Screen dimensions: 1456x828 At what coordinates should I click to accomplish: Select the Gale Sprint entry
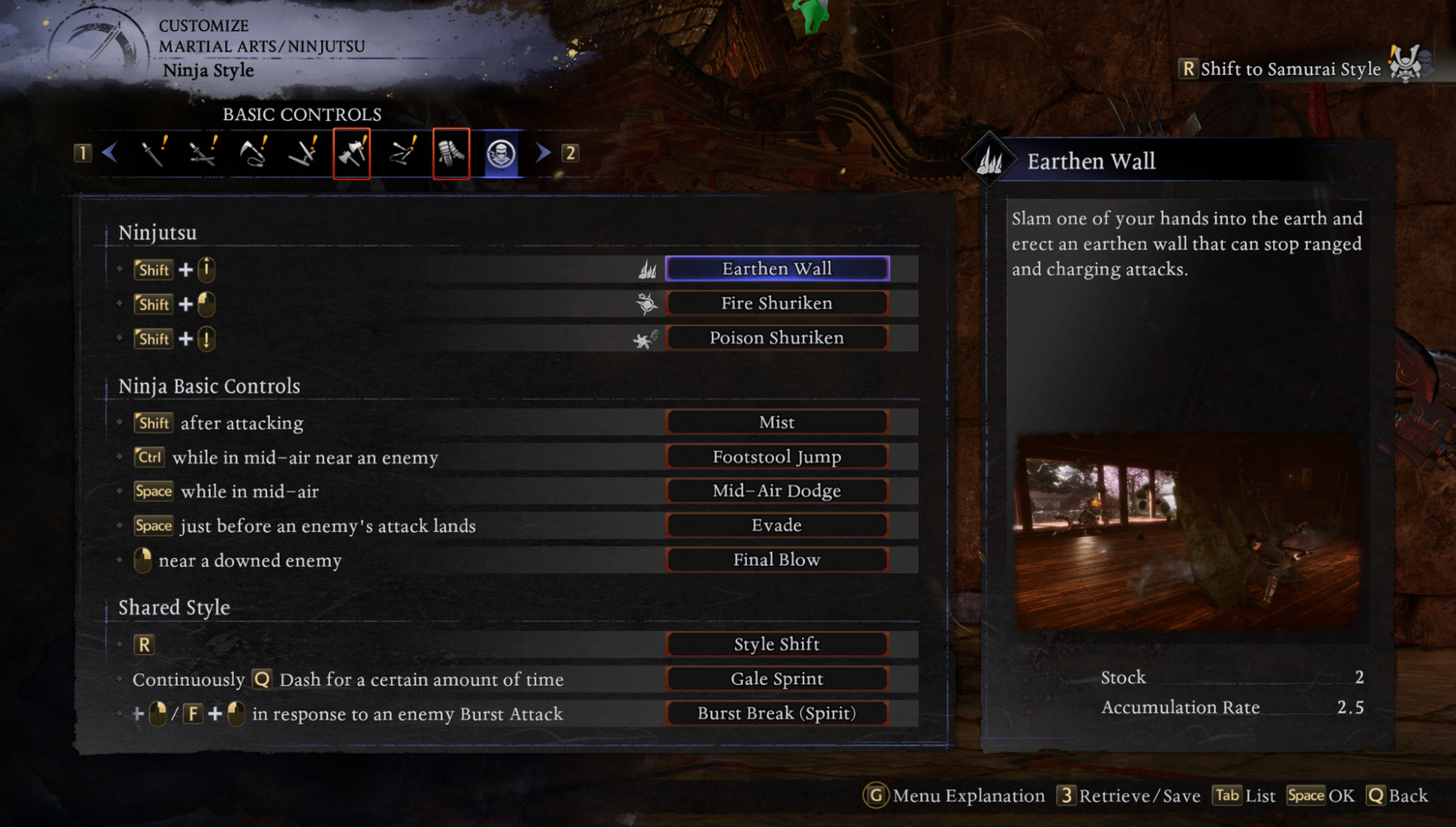coord(777,679)
